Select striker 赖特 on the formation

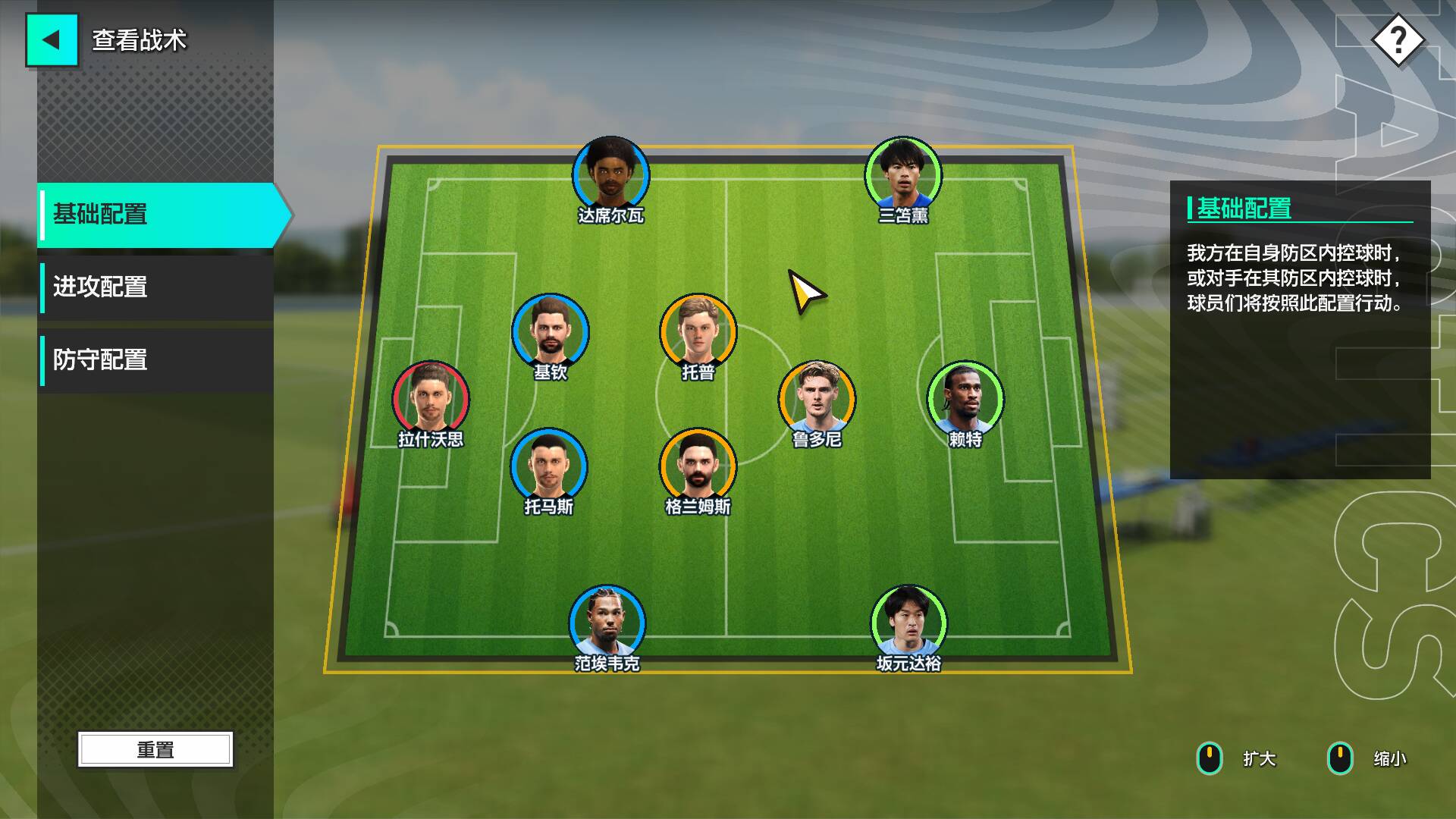click(x=965, y=400)
